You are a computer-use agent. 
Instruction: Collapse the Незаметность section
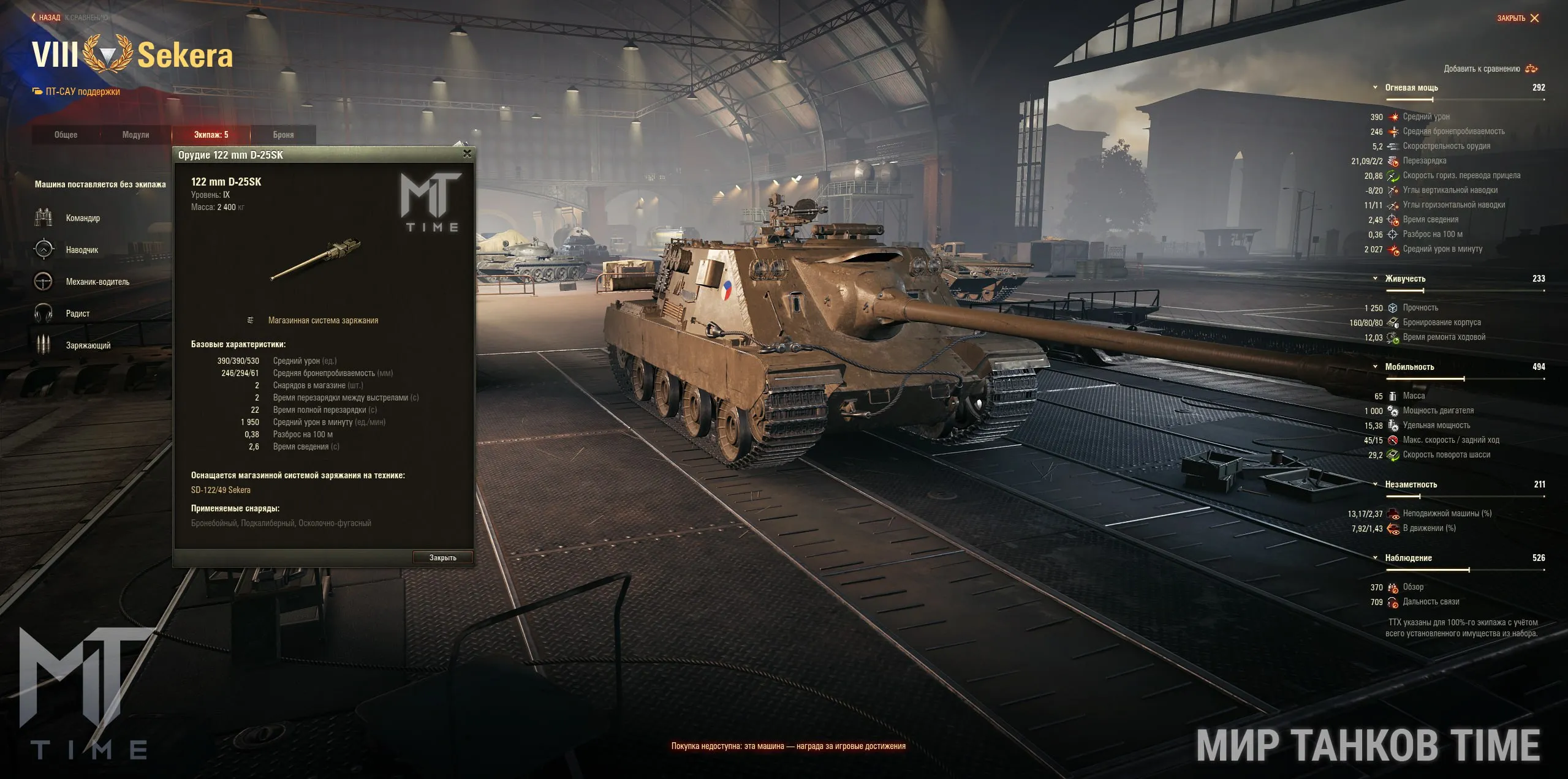(1376, 484)
